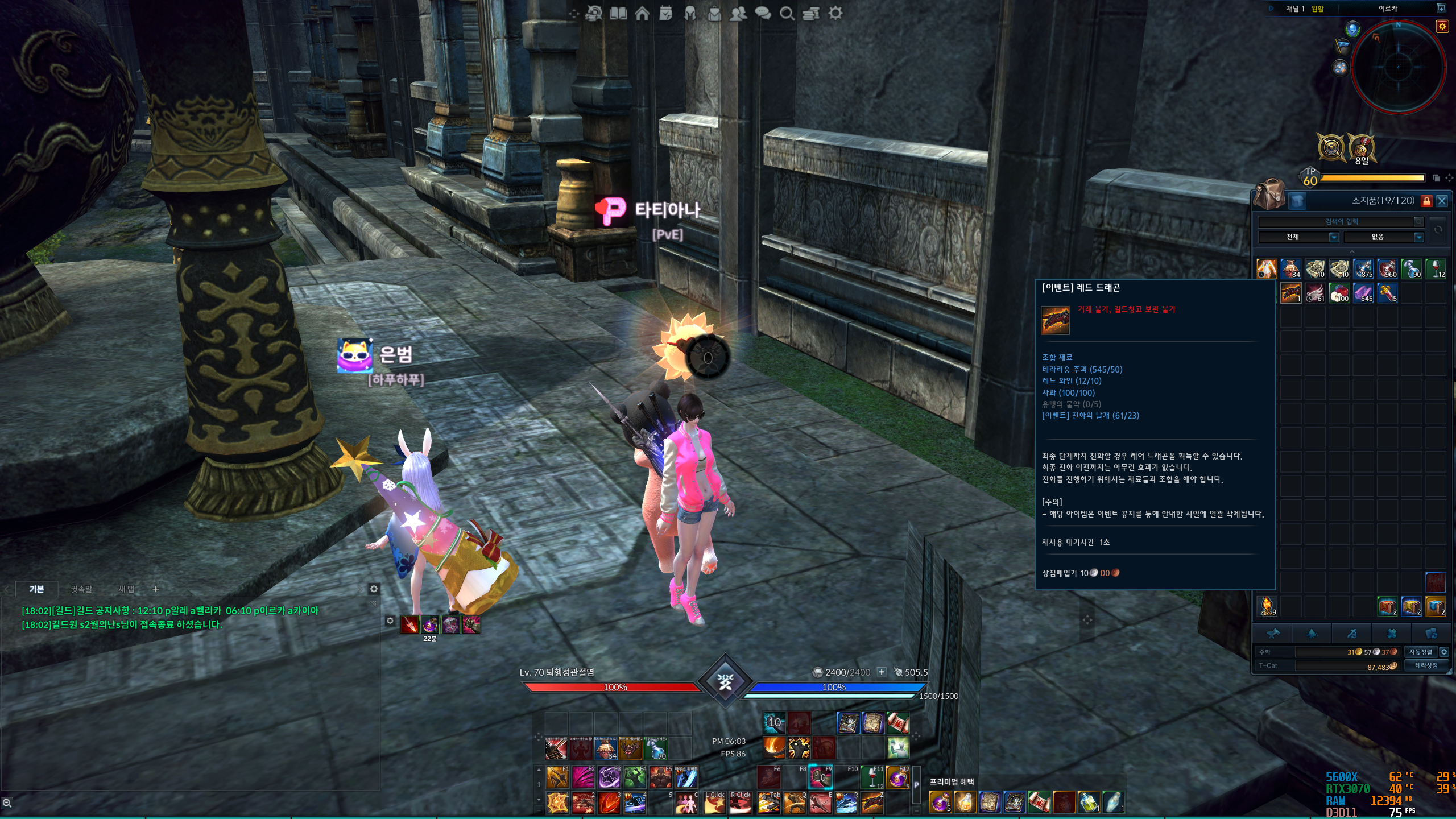Select the apple stack of 100

tap(1339, 292)
